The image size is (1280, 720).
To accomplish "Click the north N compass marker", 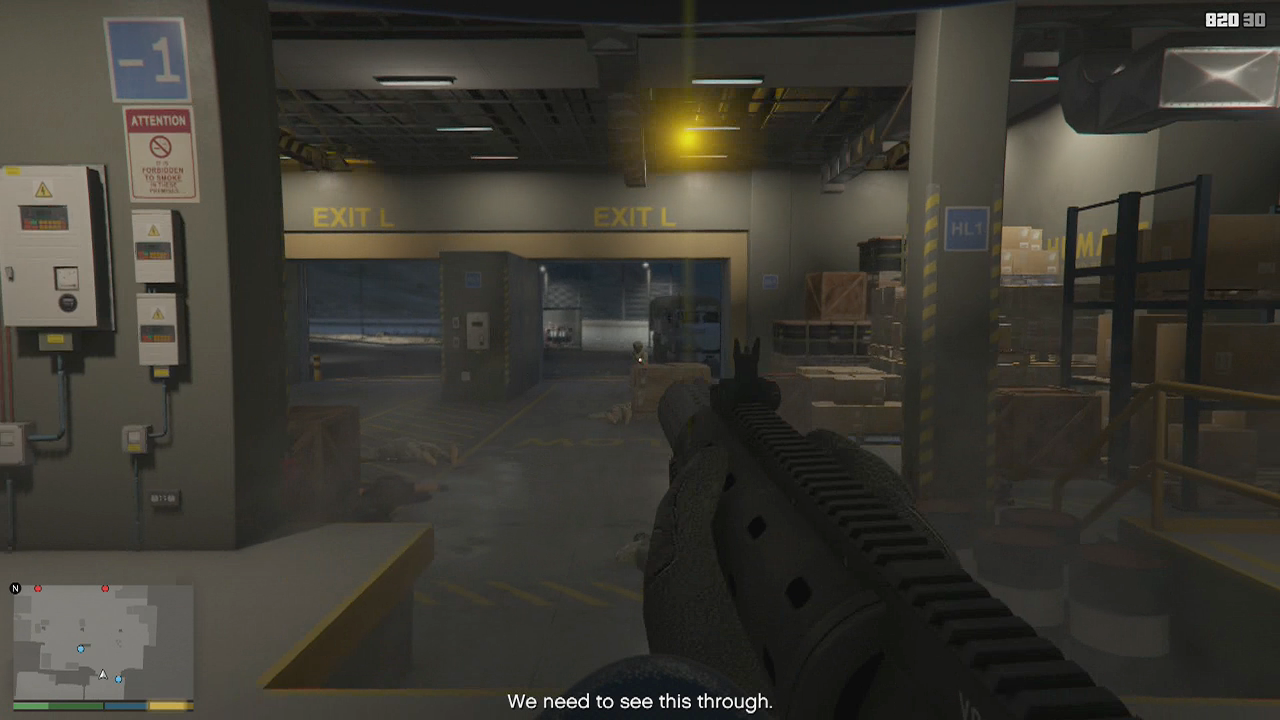I will click(x=16, y=588).
